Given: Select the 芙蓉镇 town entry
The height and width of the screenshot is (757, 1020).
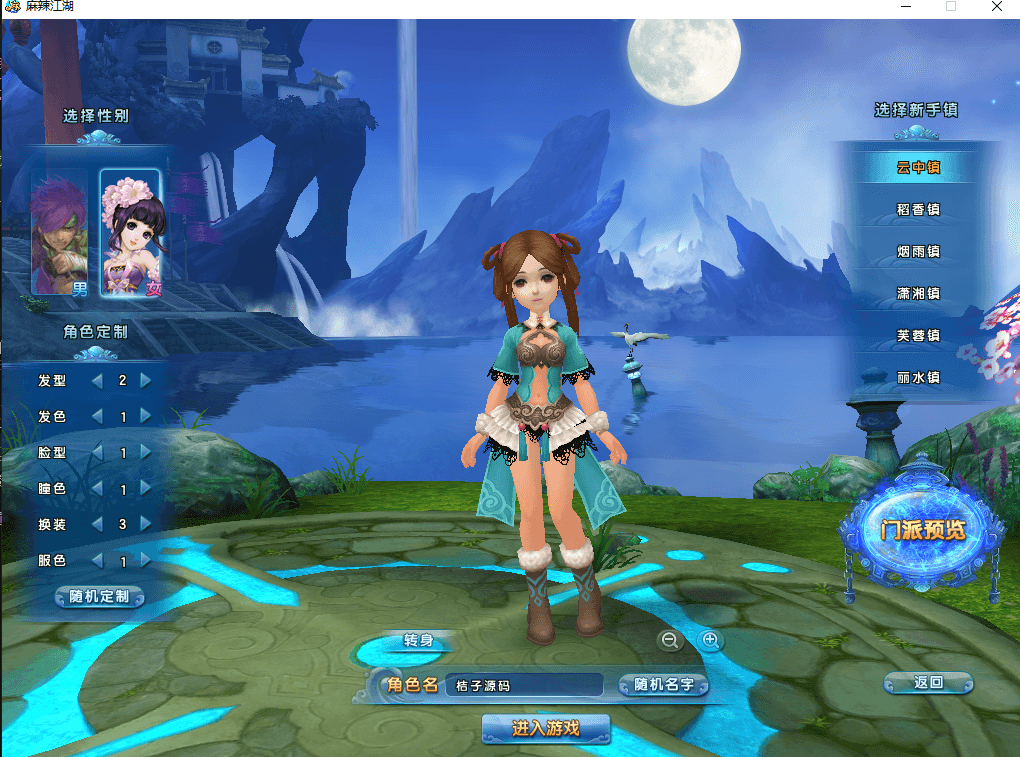Looking at the screenshot, I should [918, 336].
